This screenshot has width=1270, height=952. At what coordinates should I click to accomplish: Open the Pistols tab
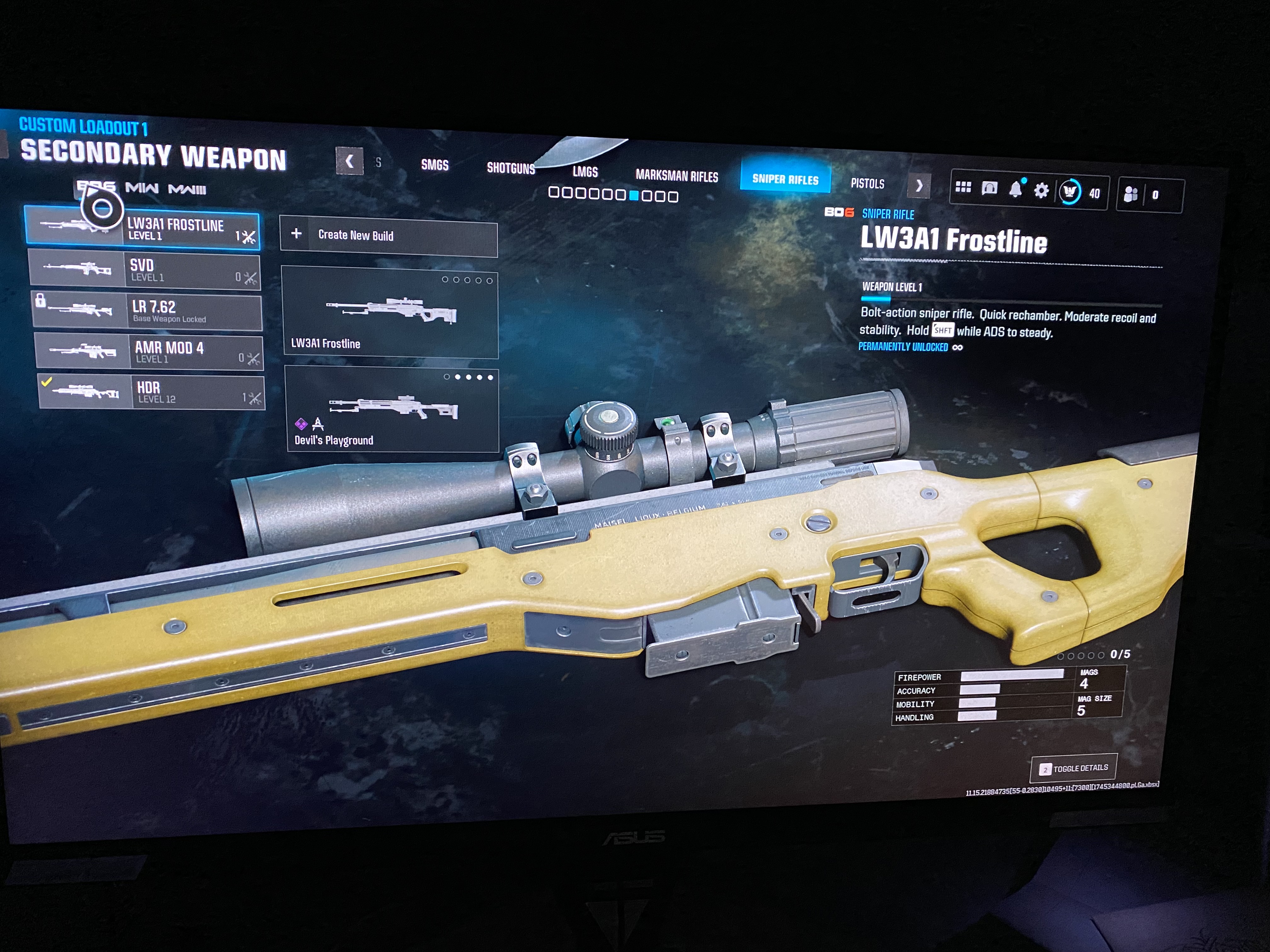pos(867,184)
